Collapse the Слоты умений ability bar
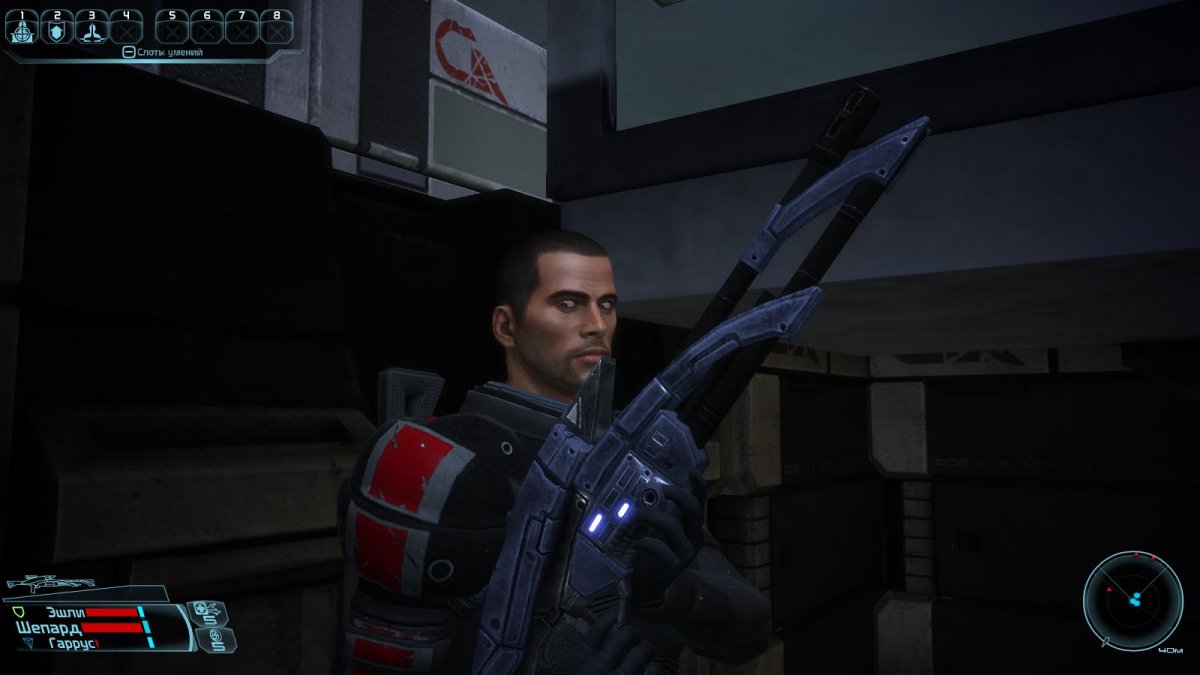This screenshot has height=675, width=1200. (x=128, y=52)
